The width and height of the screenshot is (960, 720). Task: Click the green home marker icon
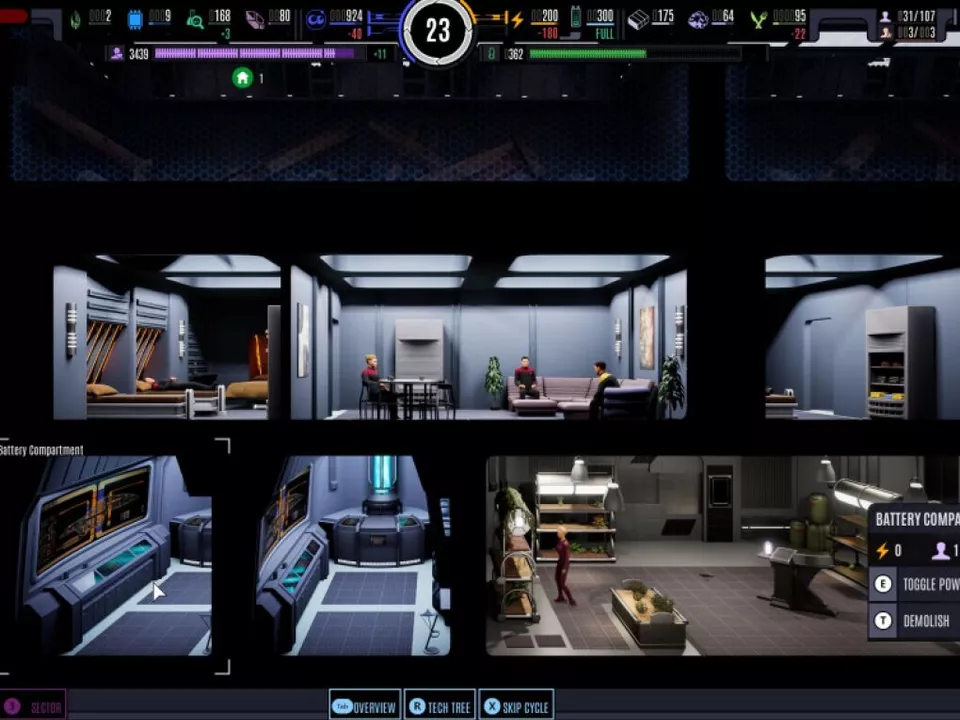242,78
